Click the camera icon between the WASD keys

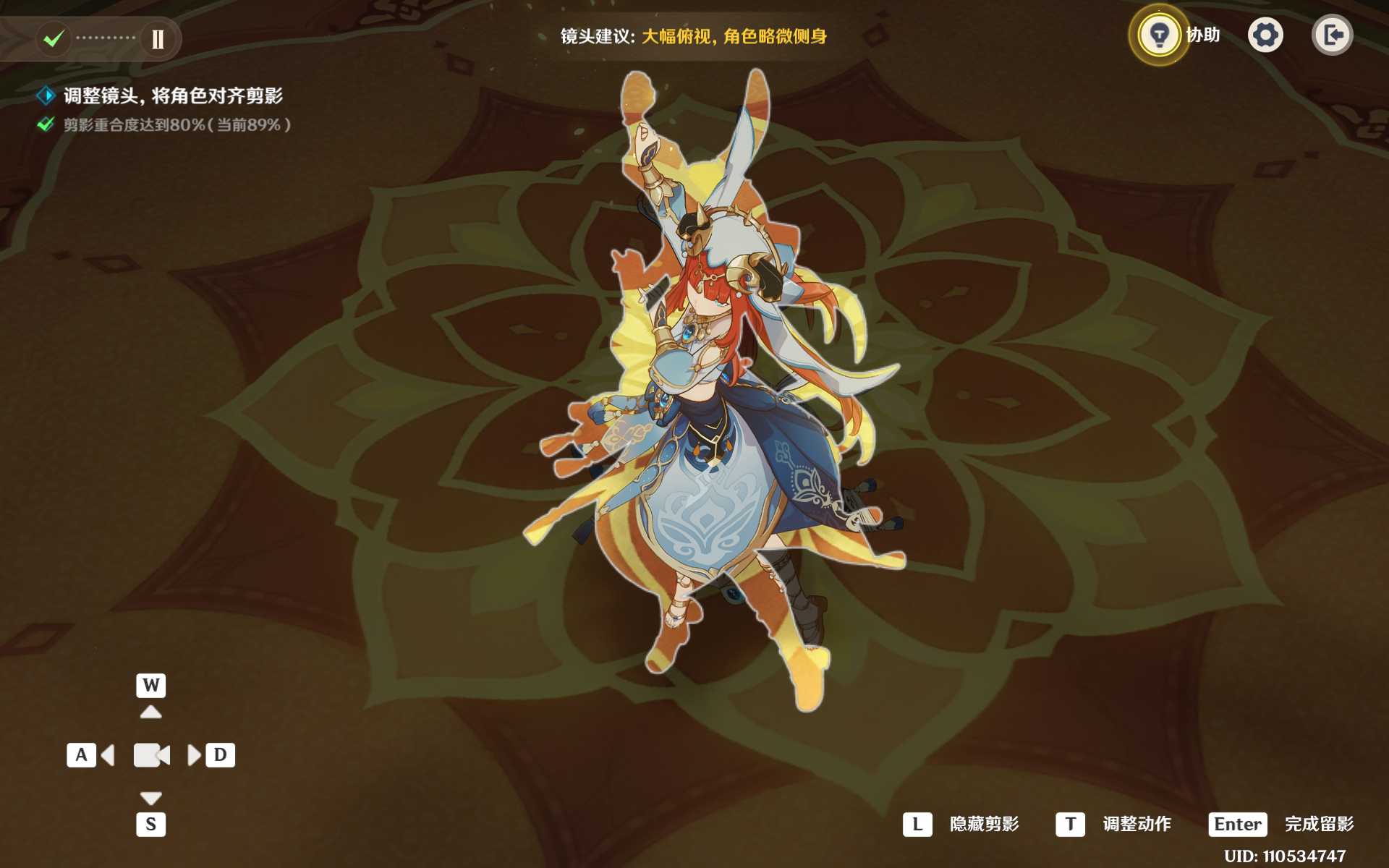[150, 754]
